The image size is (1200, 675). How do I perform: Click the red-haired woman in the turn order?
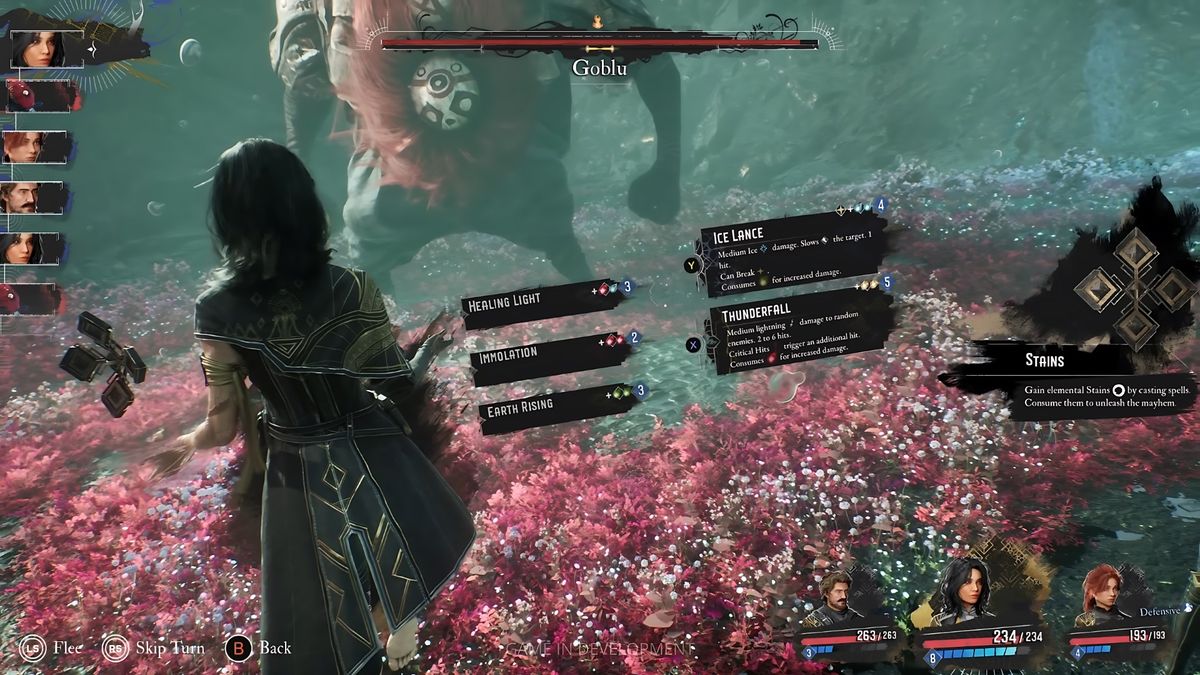tap(30, 147)
